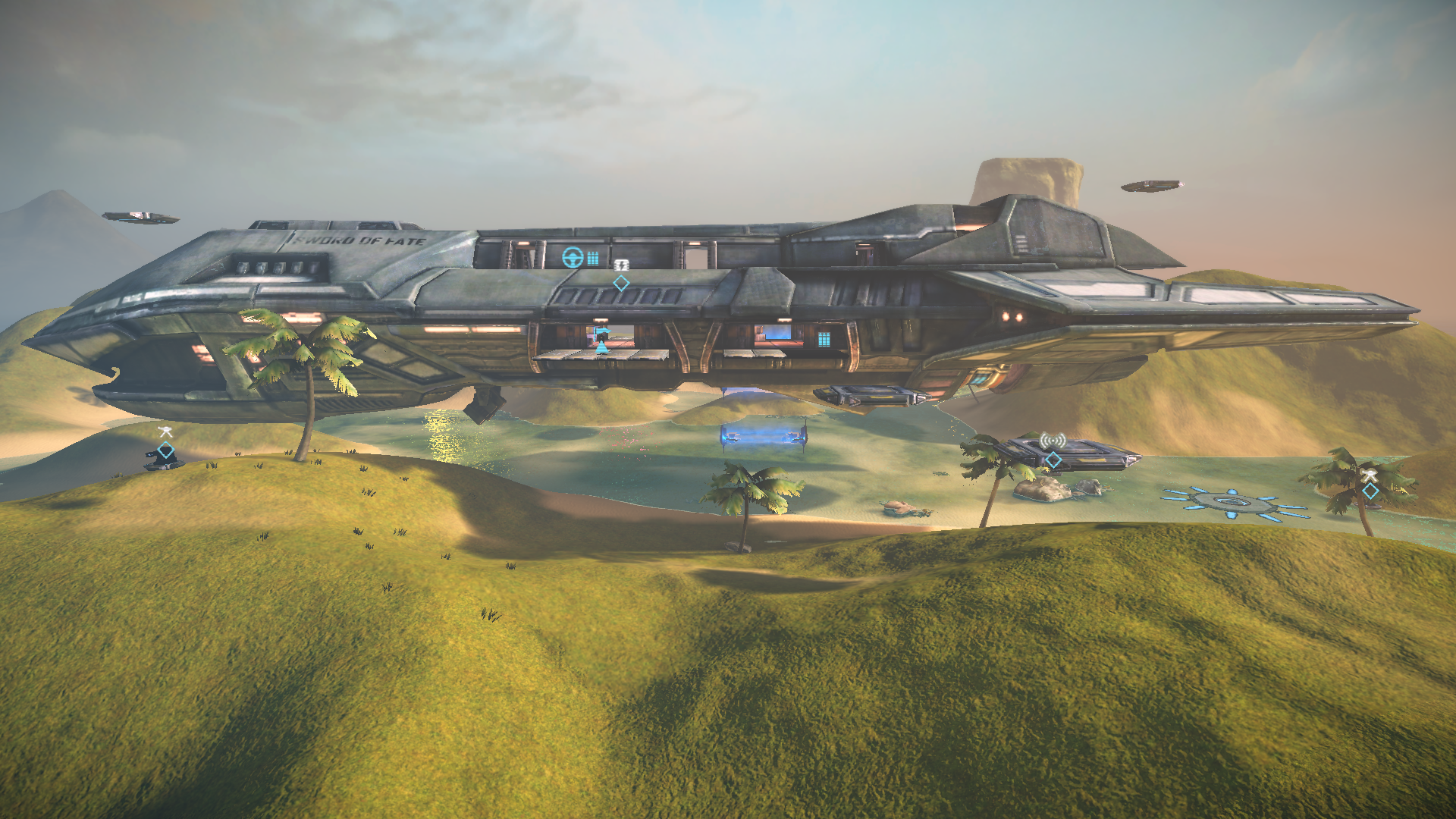
Task: Select the turret marker above the dark hillside turret
Action: click(165, 433)
